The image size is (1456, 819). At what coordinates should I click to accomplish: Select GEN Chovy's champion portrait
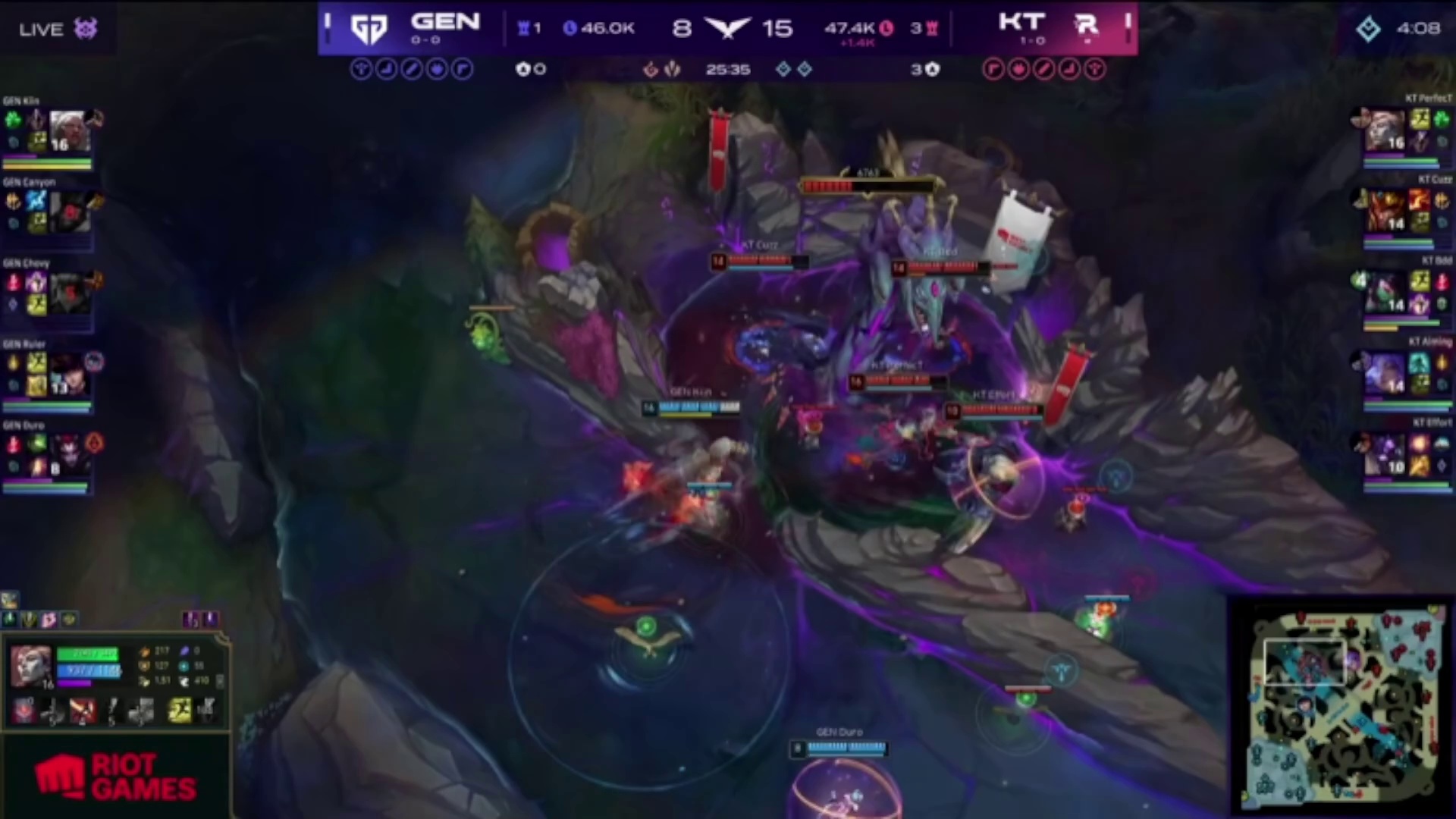tap(70, 293)
